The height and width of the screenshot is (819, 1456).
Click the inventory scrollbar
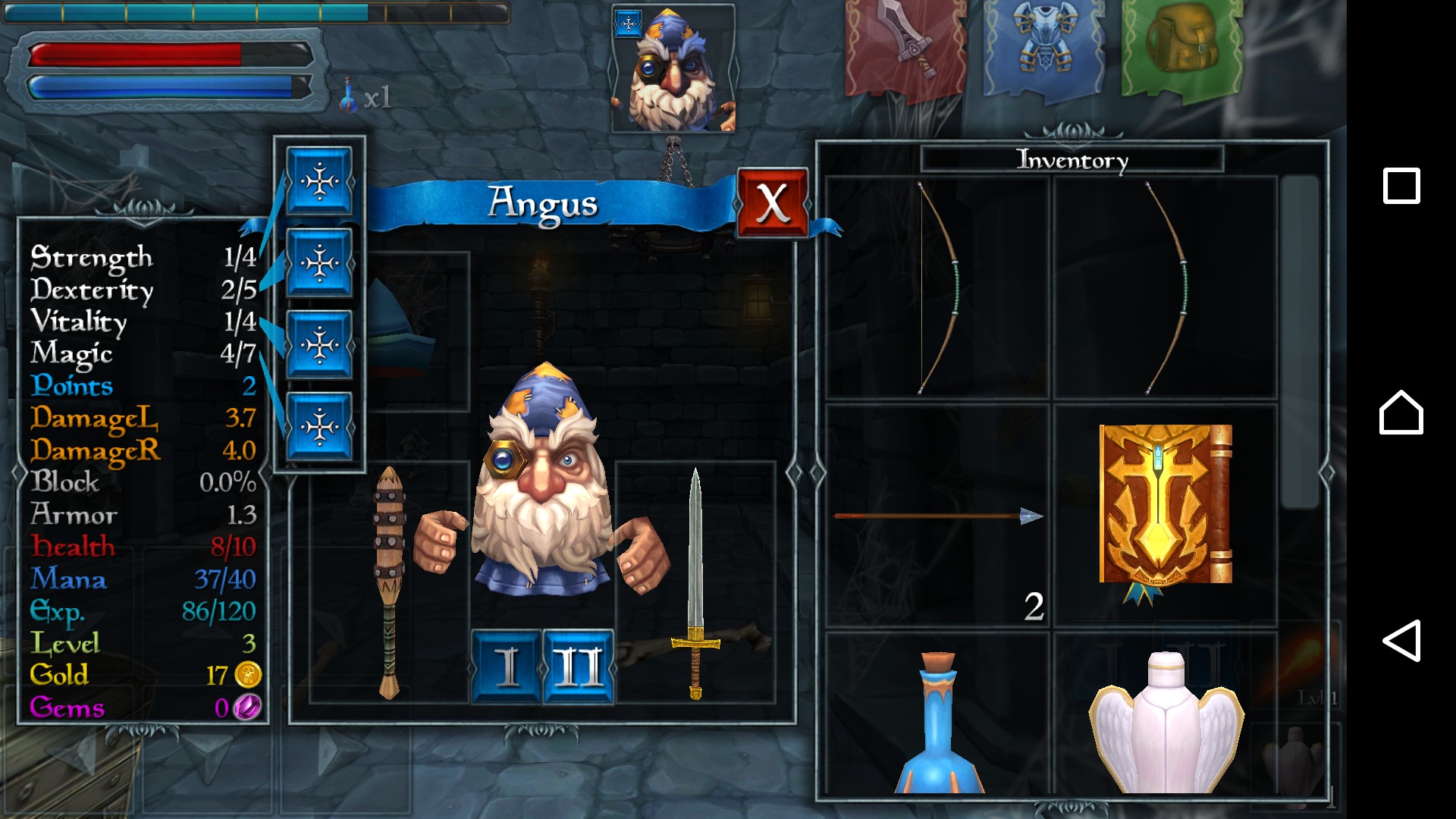1300,341
